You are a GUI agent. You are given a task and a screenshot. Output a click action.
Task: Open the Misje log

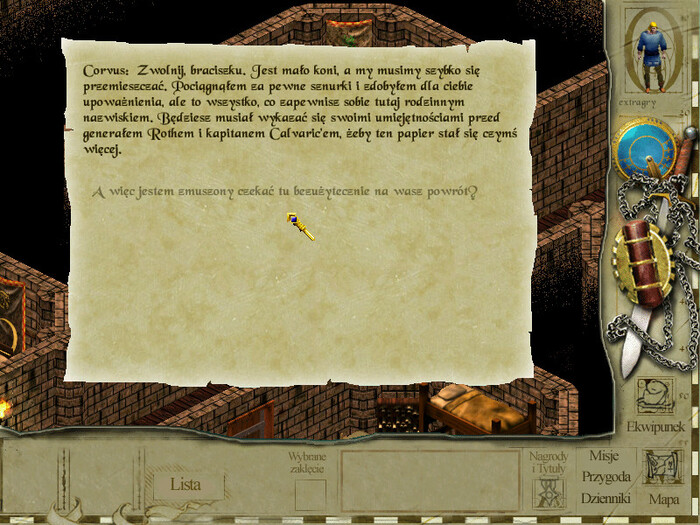[x=605, y=457]
